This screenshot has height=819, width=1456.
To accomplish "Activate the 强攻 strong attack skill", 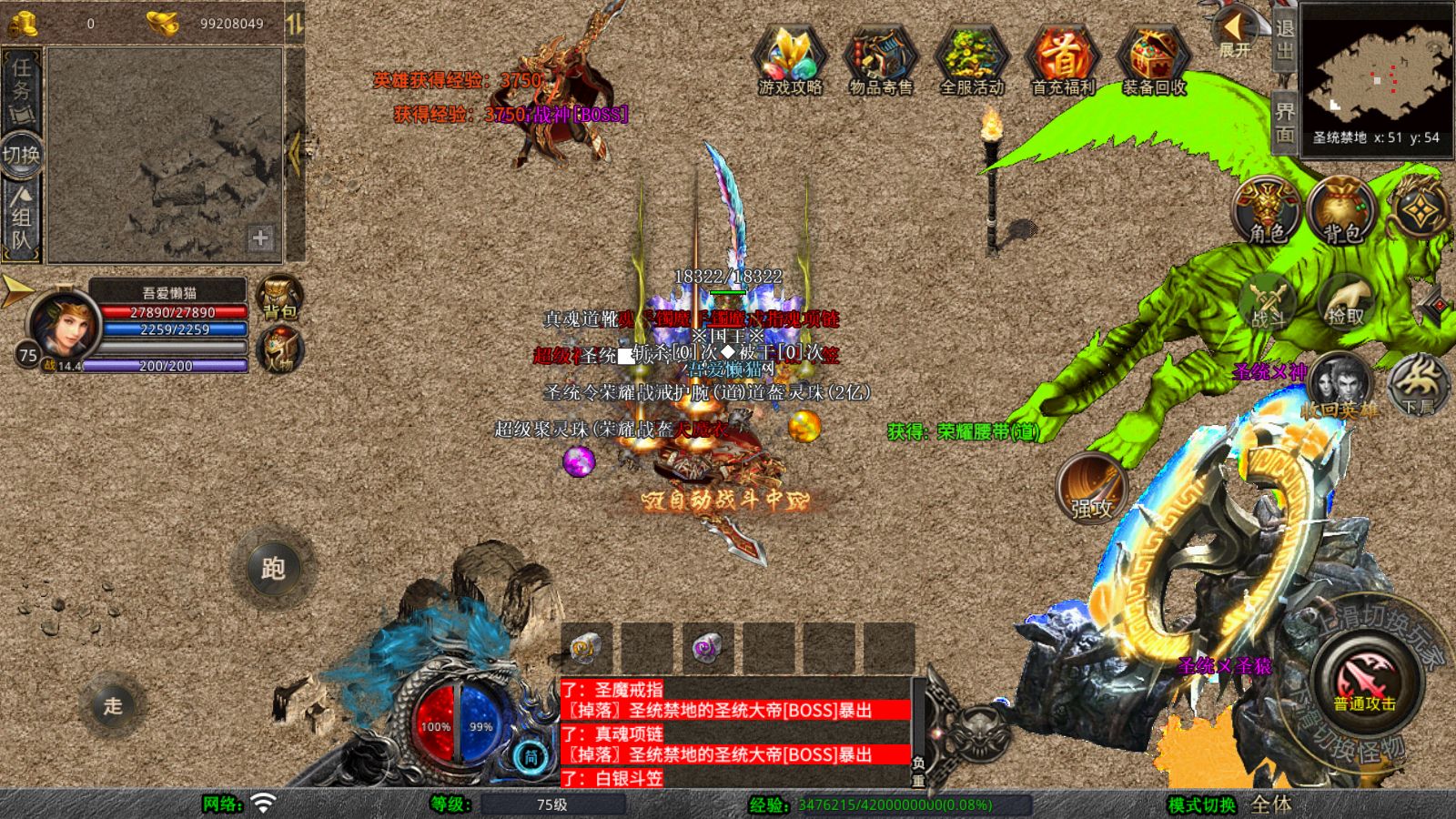I will (x=1092, y=489).
